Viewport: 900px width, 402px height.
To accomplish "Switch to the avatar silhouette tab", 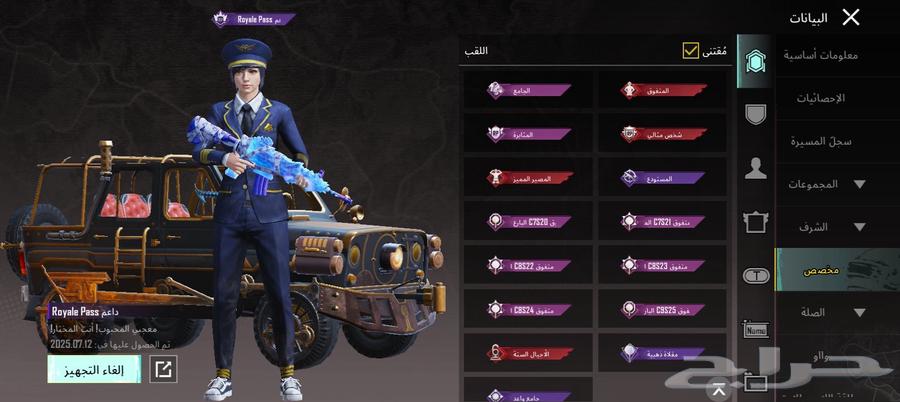I will click(x=756, y=168).
